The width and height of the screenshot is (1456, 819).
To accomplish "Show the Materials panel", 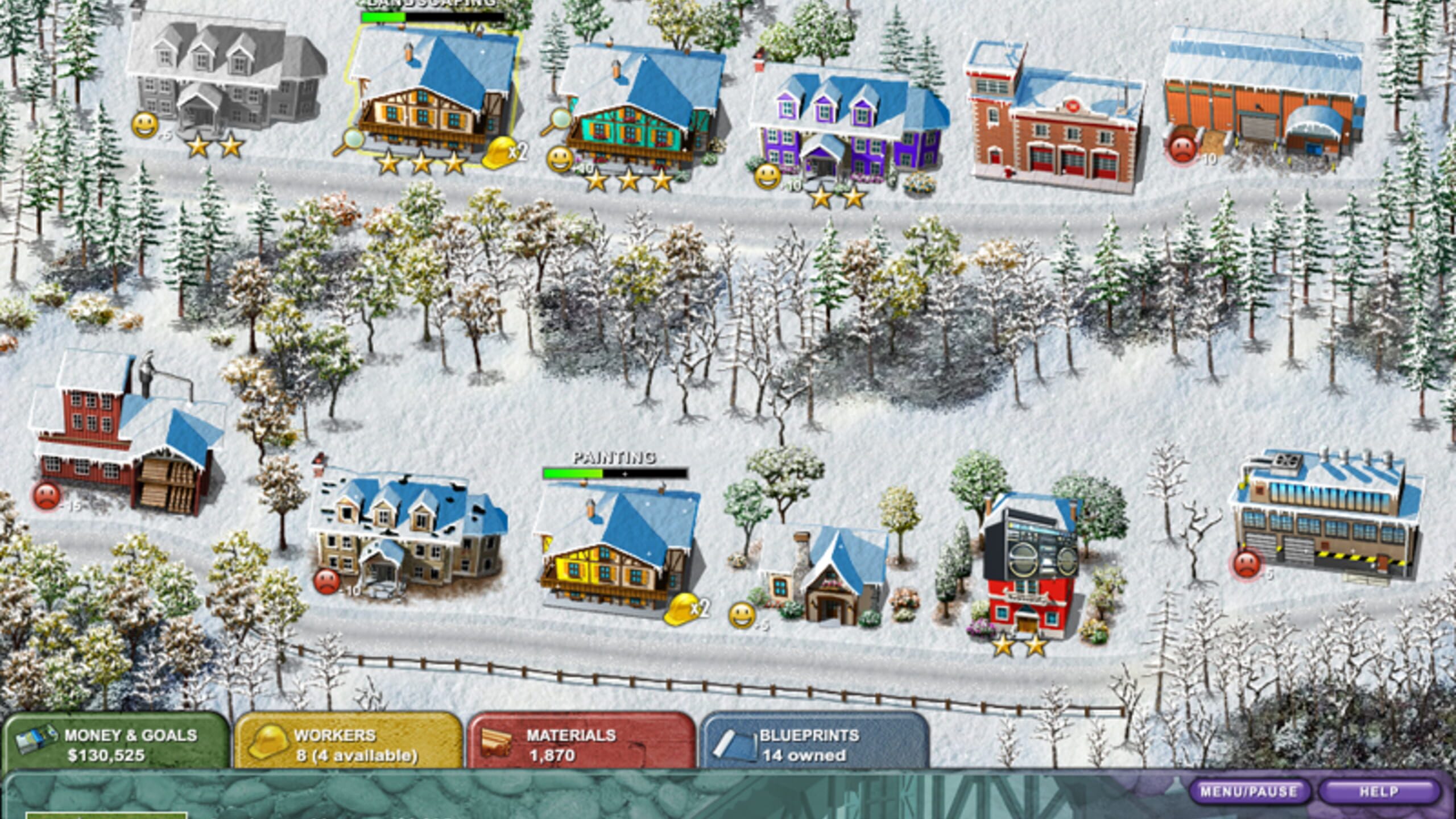I will pos(580,744).
